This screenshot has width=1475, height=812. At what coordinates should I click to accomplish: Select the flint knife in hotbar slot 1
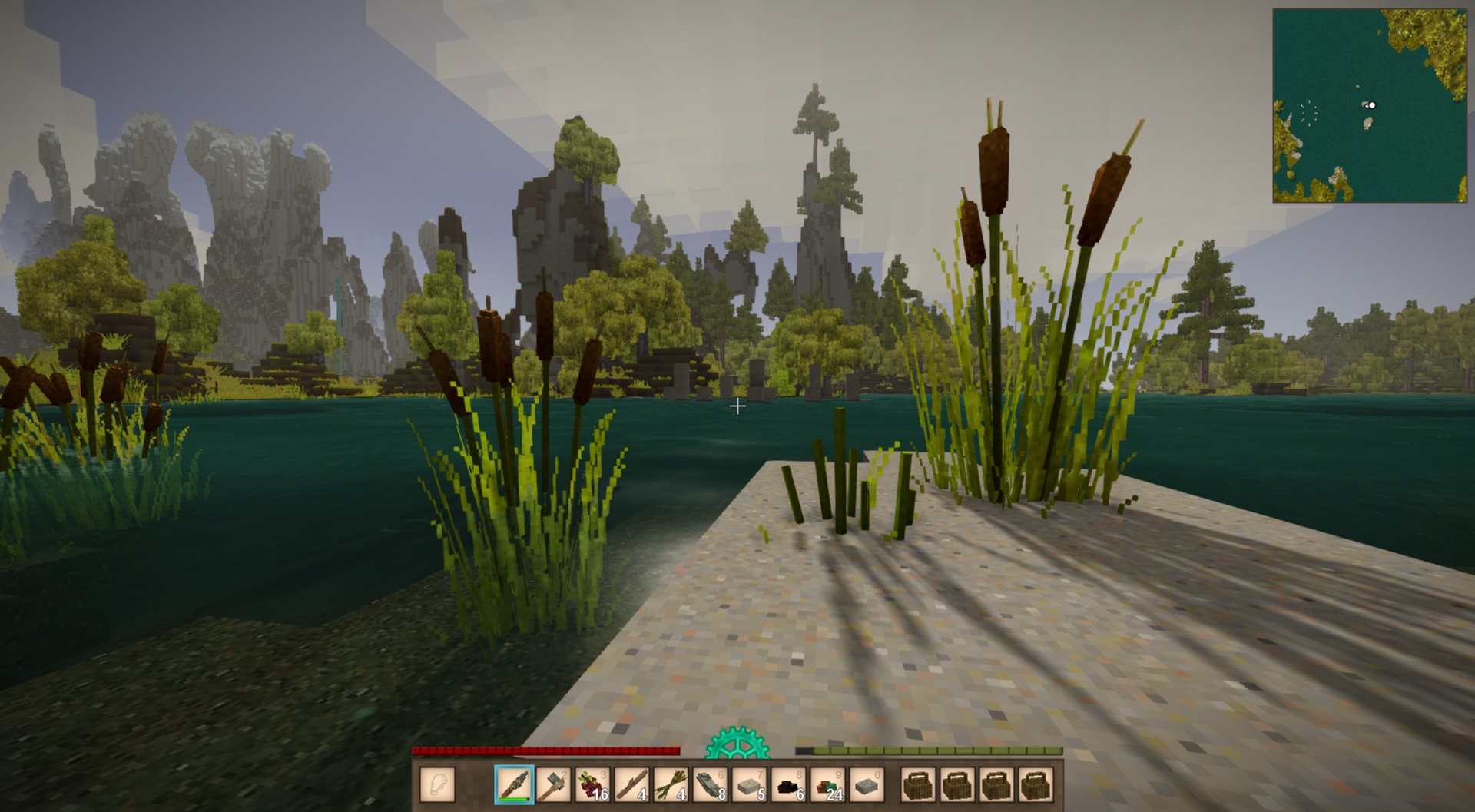(x=514, y=786)
